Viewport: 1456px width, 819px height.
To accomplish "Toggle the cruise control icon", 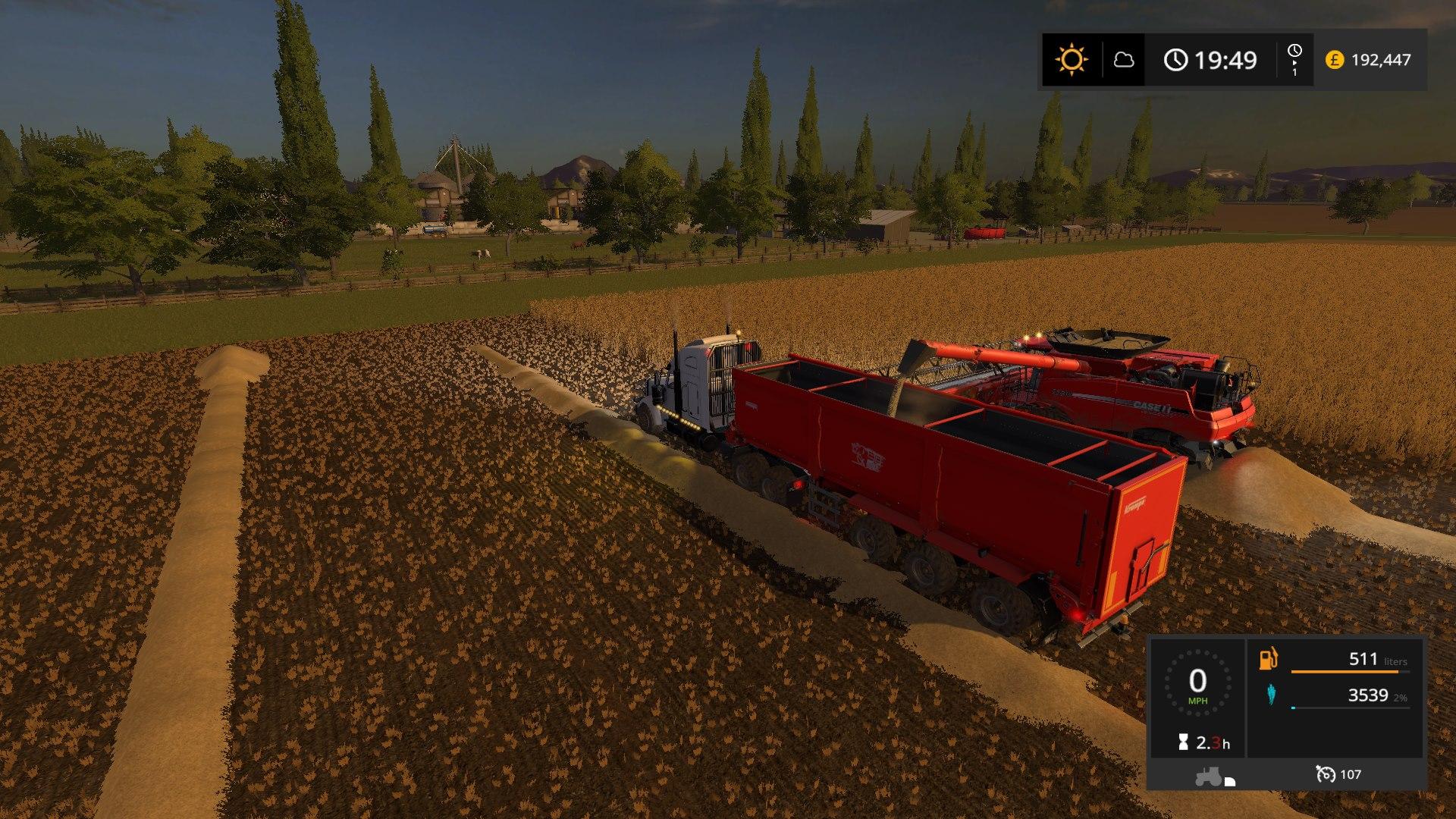I will tap(1326, 774).
